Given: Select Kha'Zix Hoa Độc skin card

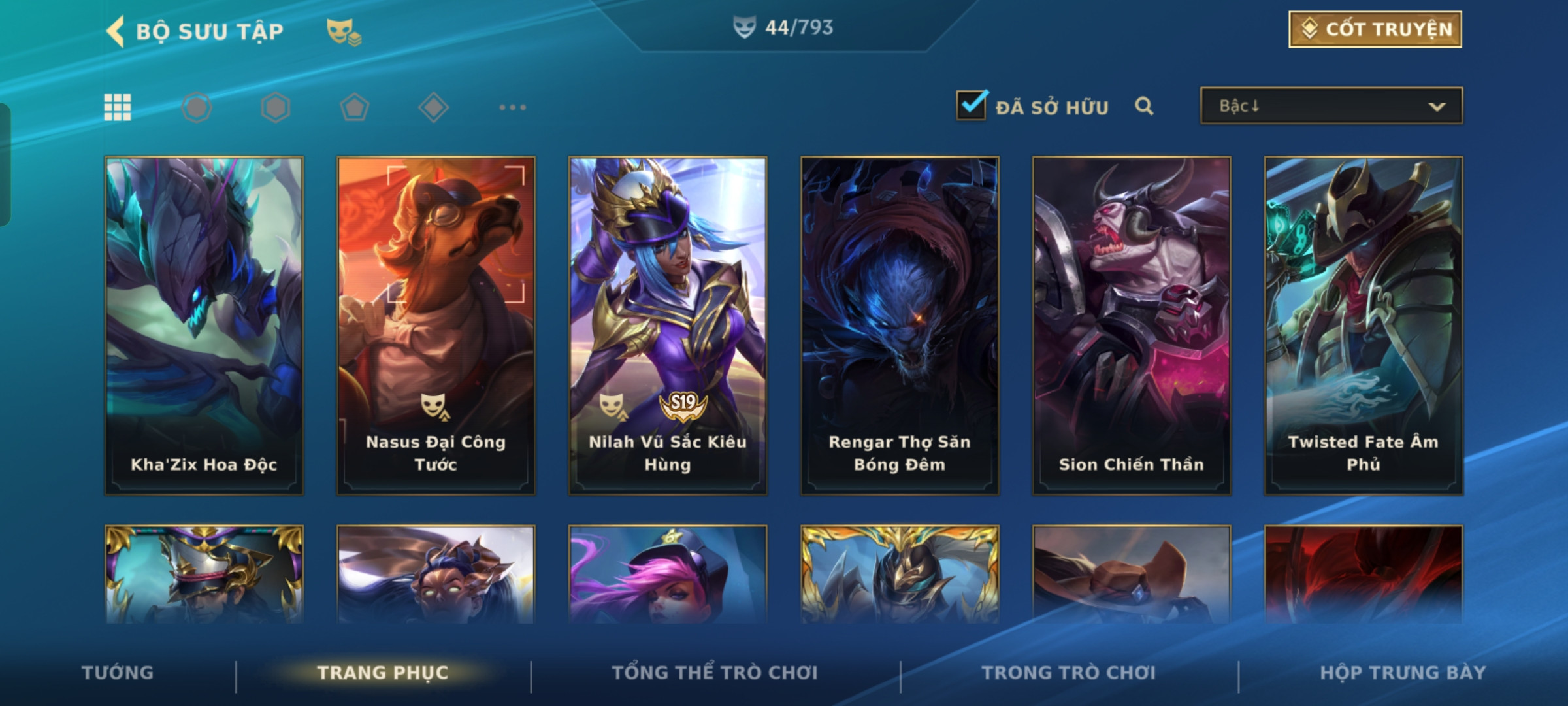Looking at the screenshot, I should (x=204, y=325).
